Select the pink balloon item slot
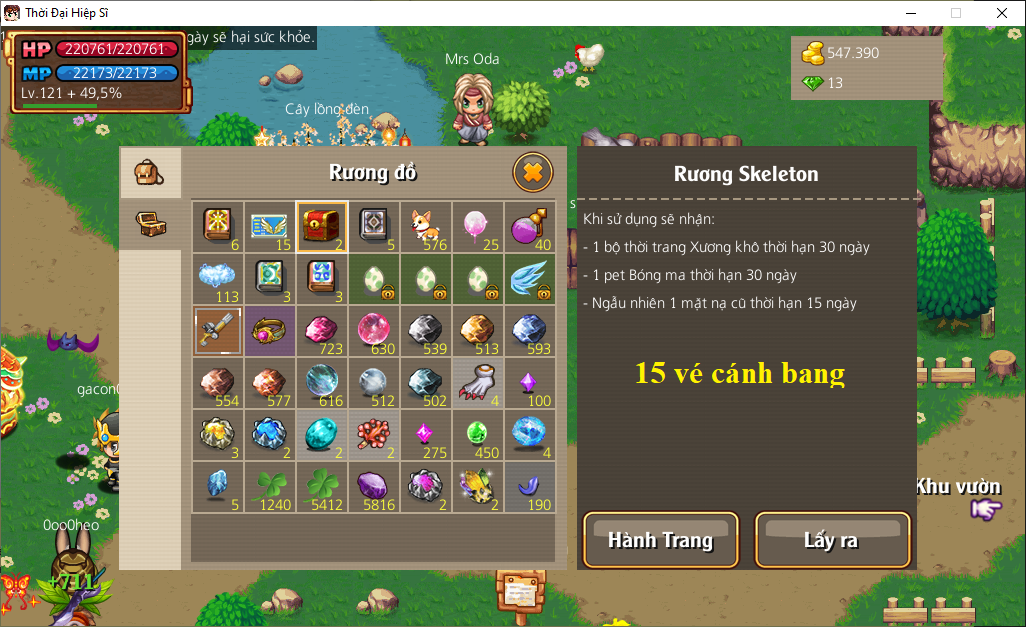The height and width of the screenshot is (627, 1026). [x=478, y=227]
